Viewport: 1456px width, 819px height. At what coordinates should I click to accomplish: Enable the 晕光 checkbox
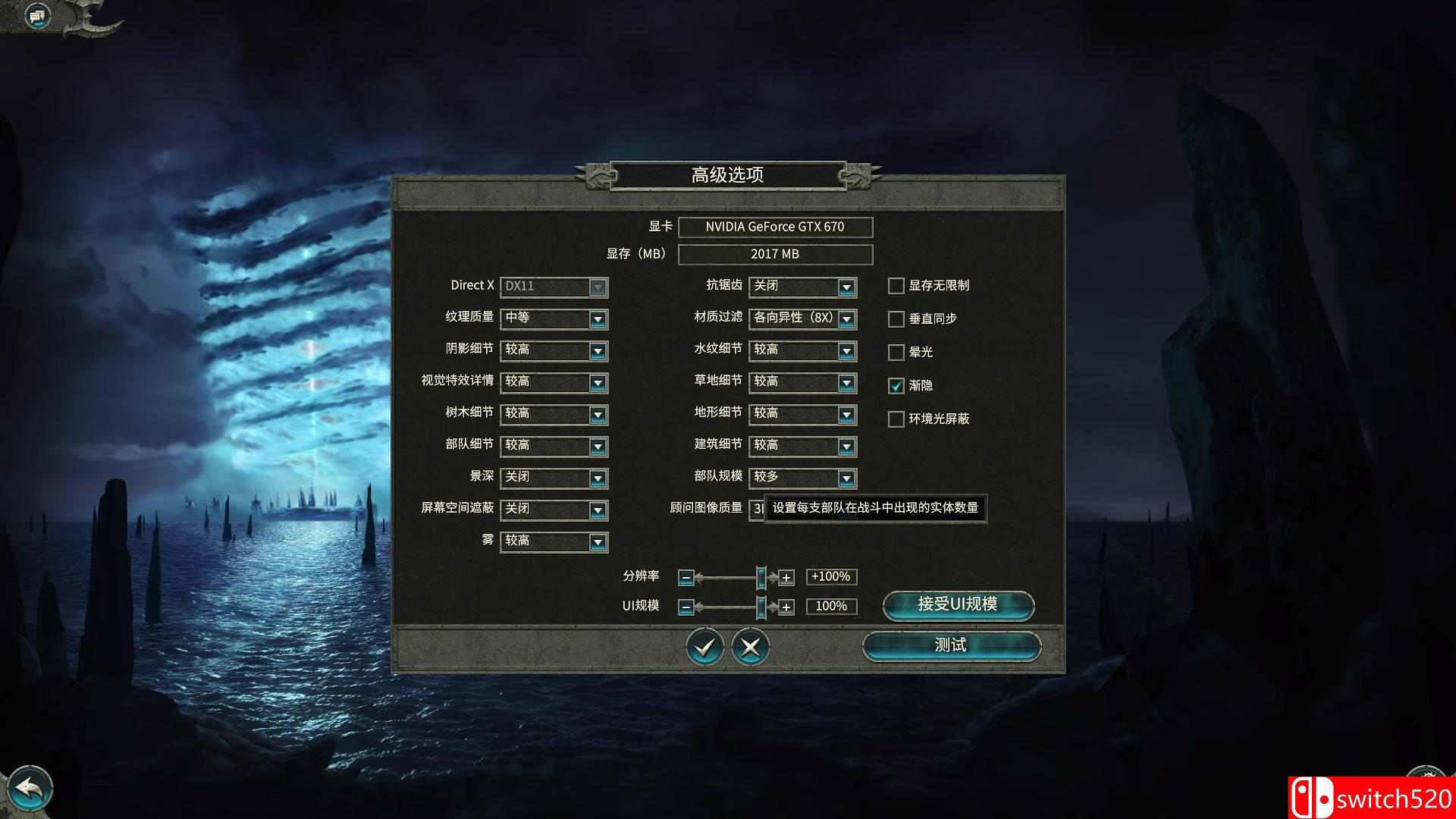tap(896, 353)
